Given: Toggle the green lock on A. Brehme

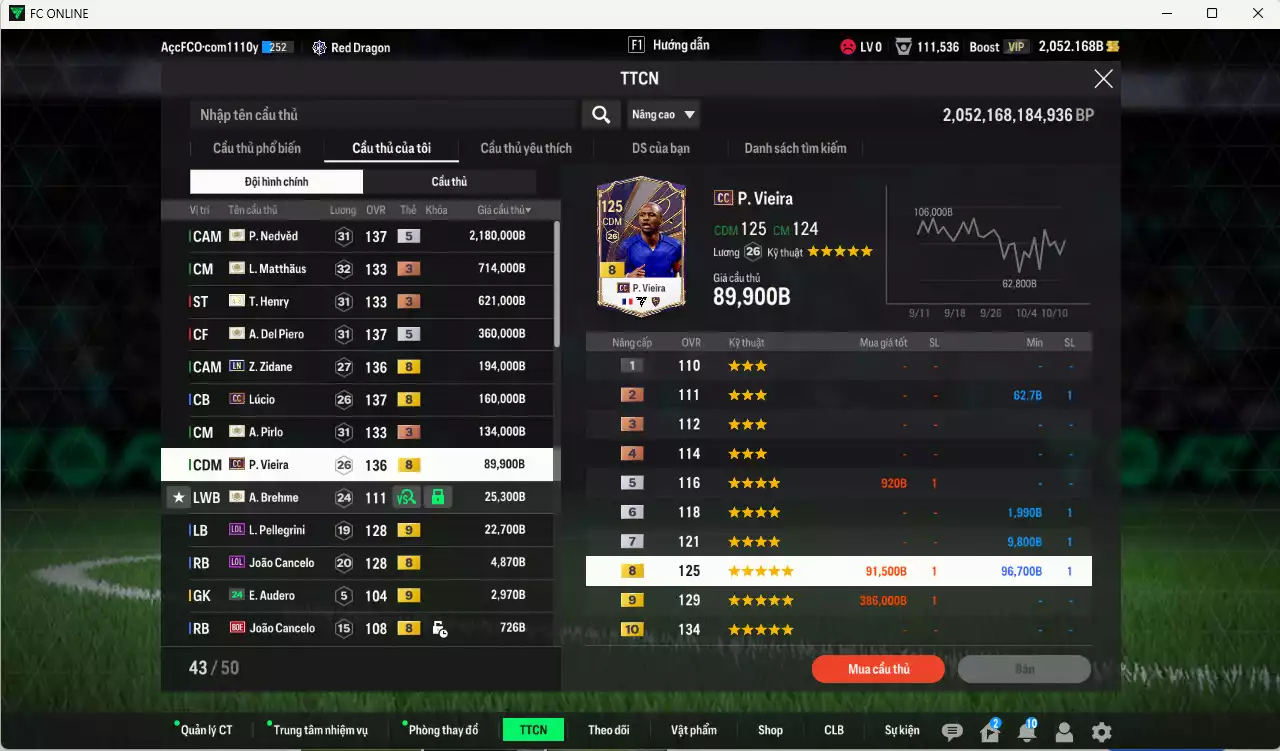Looking at the screenshot, I should (438, 497).
